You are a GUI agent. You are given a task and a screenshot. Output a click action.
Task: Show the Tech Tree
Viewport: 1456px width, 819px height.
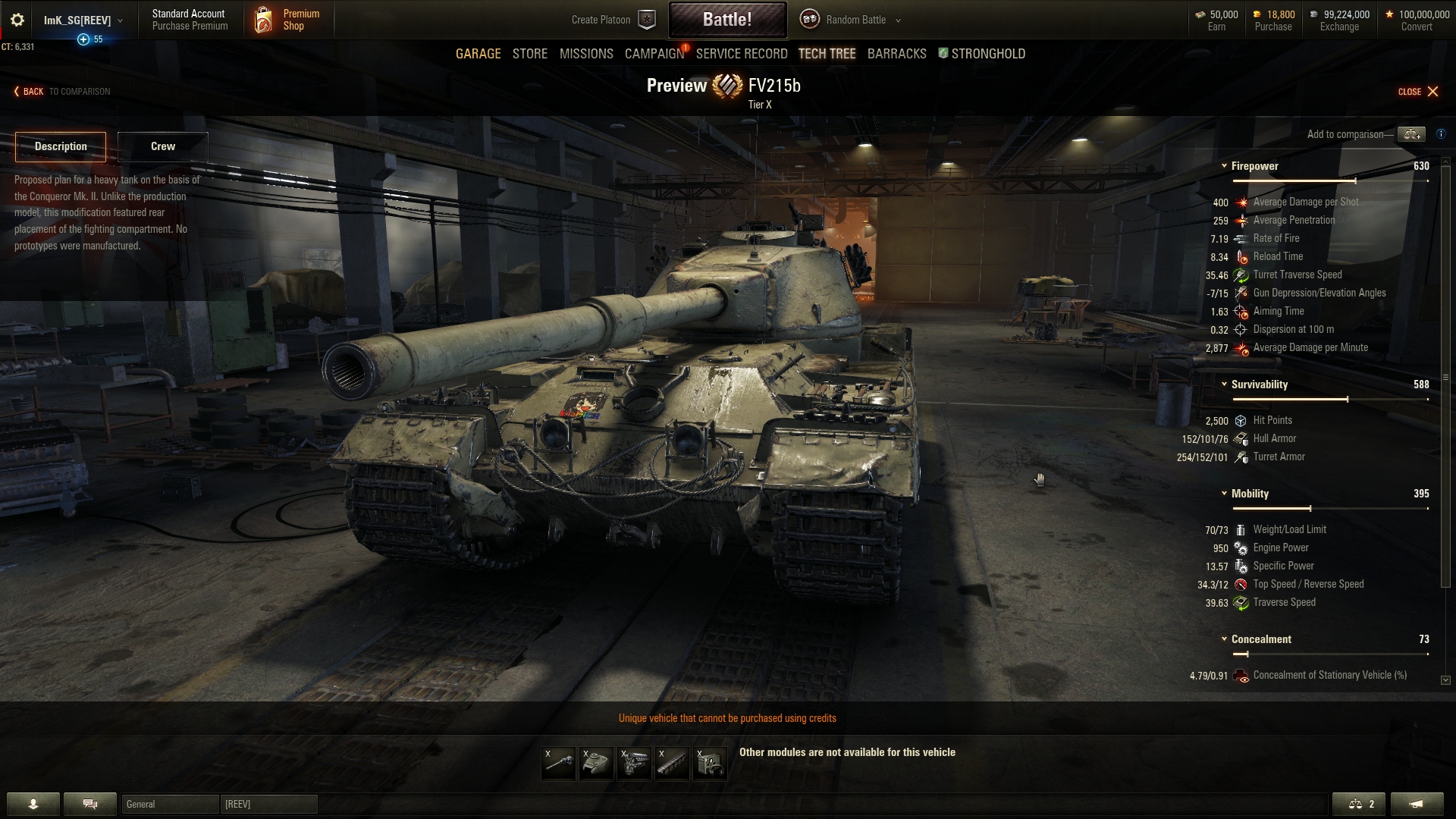[x=827, y=54]
